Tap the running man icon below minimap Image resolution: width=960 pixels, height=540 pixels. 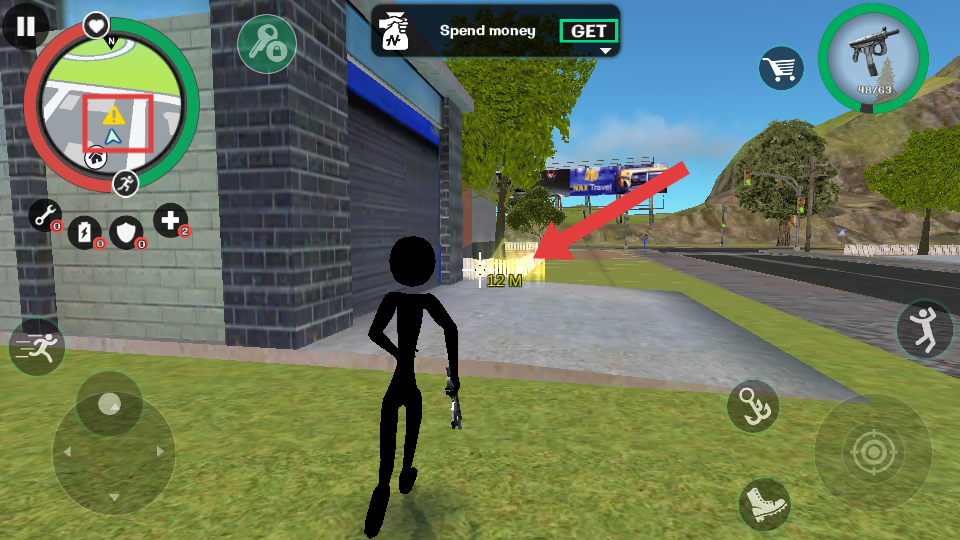coord(125,182)
